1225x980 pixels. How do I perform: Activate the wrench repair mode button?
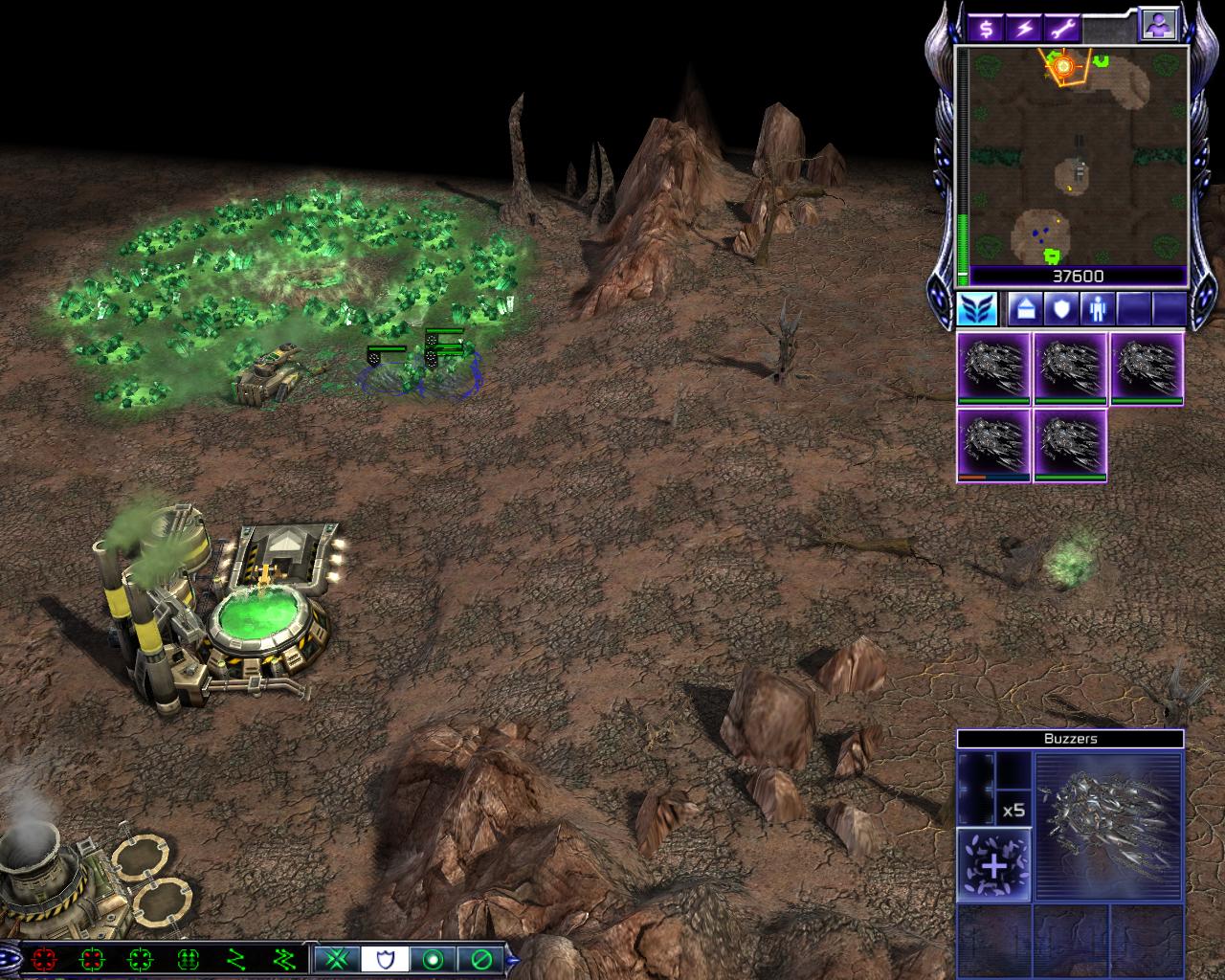(x=1062, y=29)
